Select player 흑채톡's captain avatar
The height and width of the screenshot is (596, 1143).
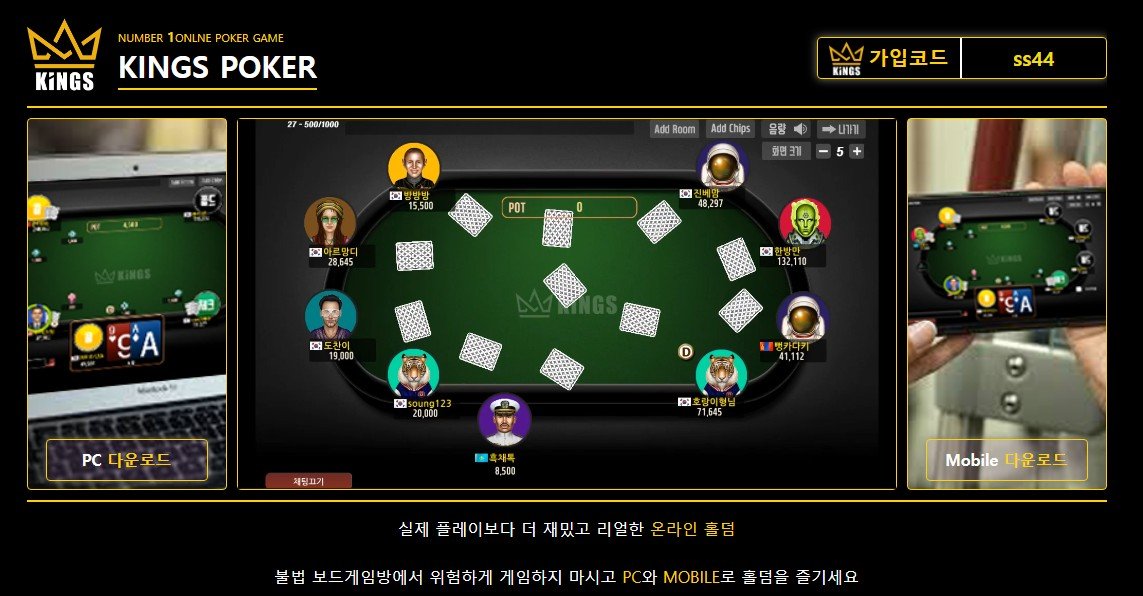click(504, 420)
